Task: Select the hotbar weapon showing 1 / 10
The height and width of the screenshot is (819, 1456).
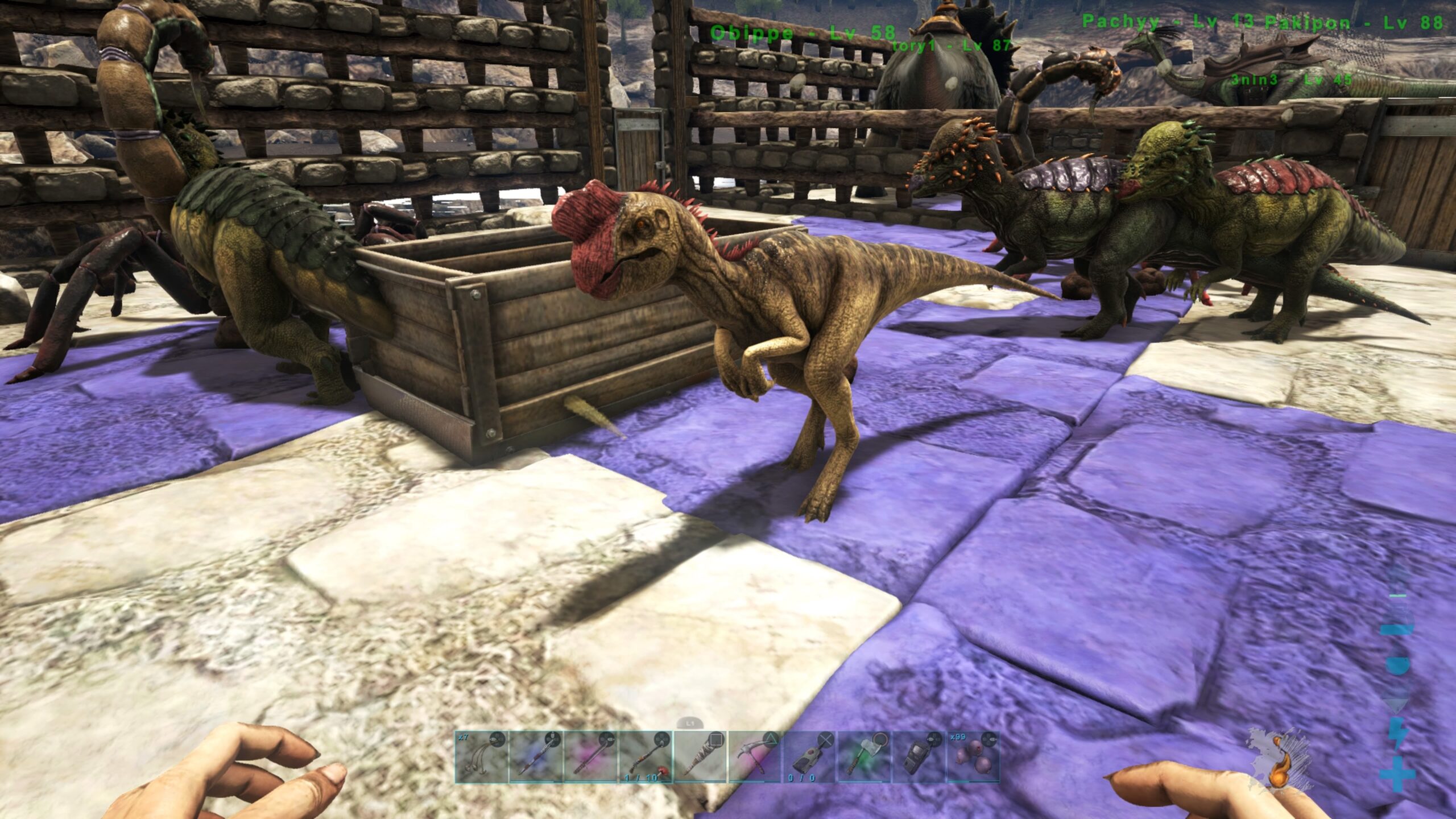Action: tap(646, 757)
